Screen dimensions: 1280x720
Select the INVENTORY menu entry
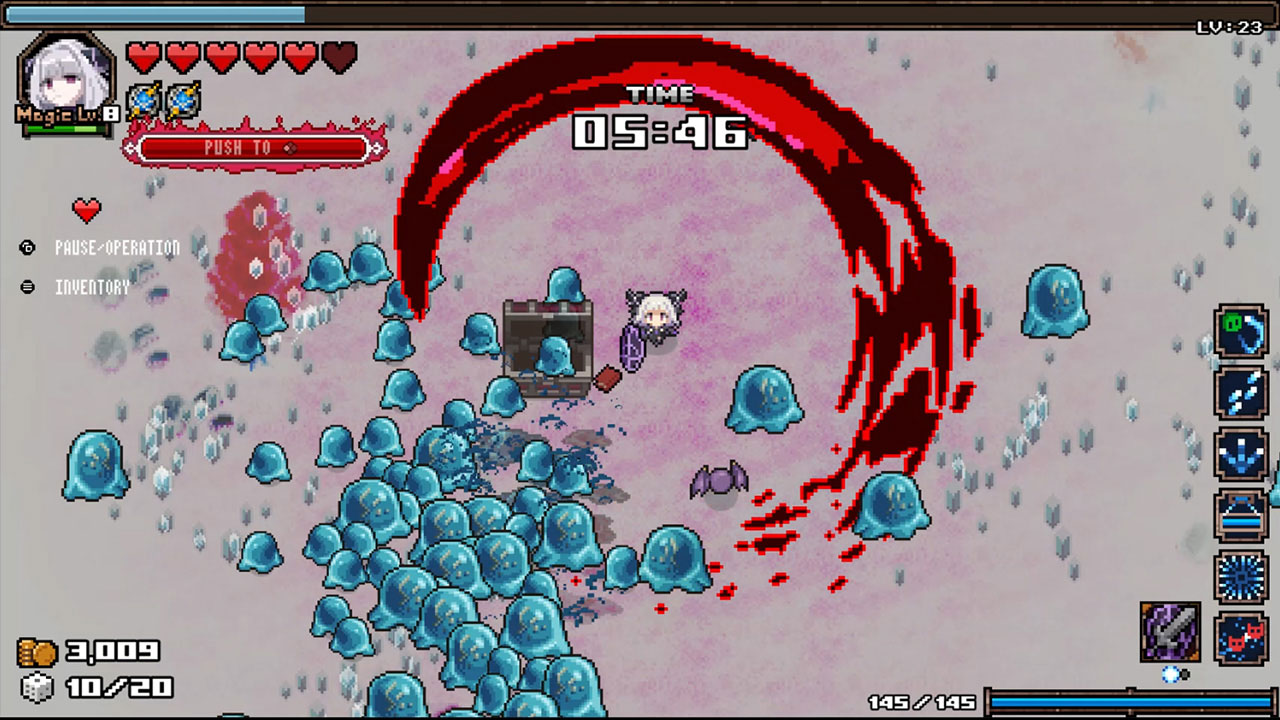point(93,286)
